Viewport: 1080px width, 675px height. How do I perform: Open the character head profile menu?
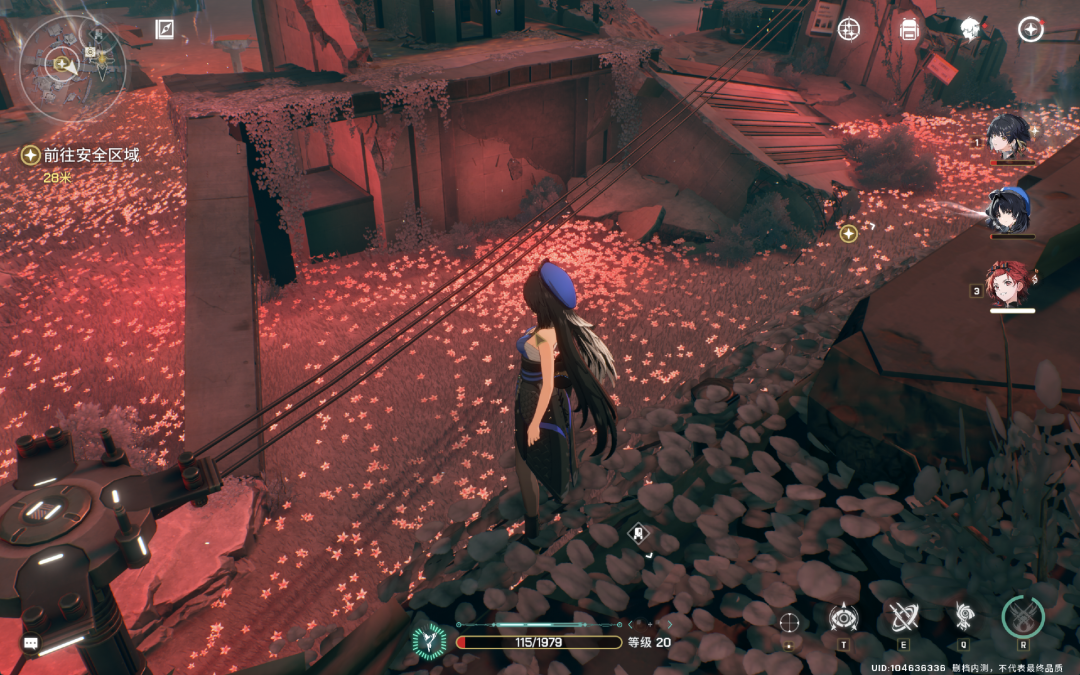coord(969,29)
